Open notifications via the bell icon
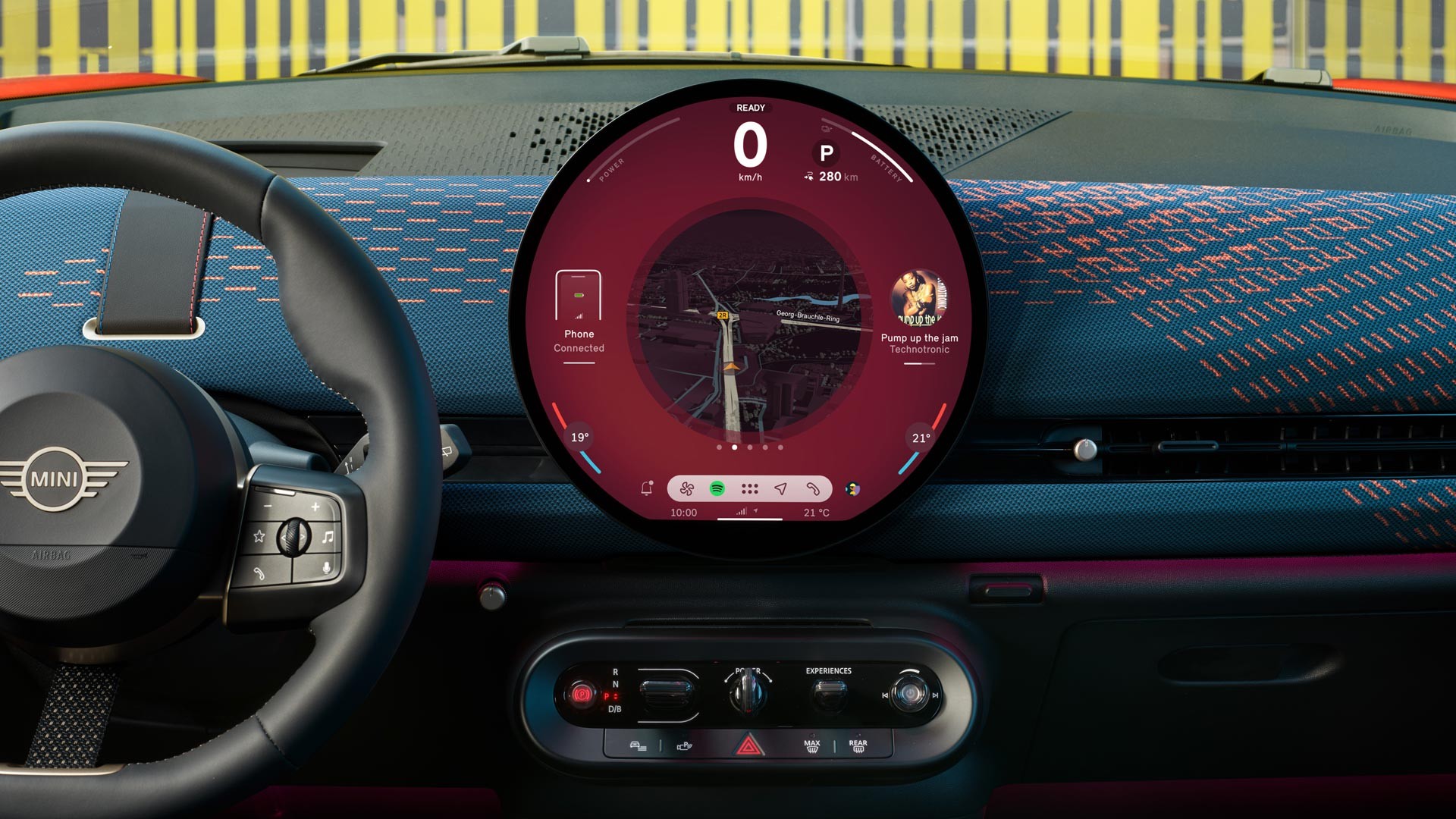This screenshot has width=1456, height=819. pyautogui.click(x=647, y=488)
